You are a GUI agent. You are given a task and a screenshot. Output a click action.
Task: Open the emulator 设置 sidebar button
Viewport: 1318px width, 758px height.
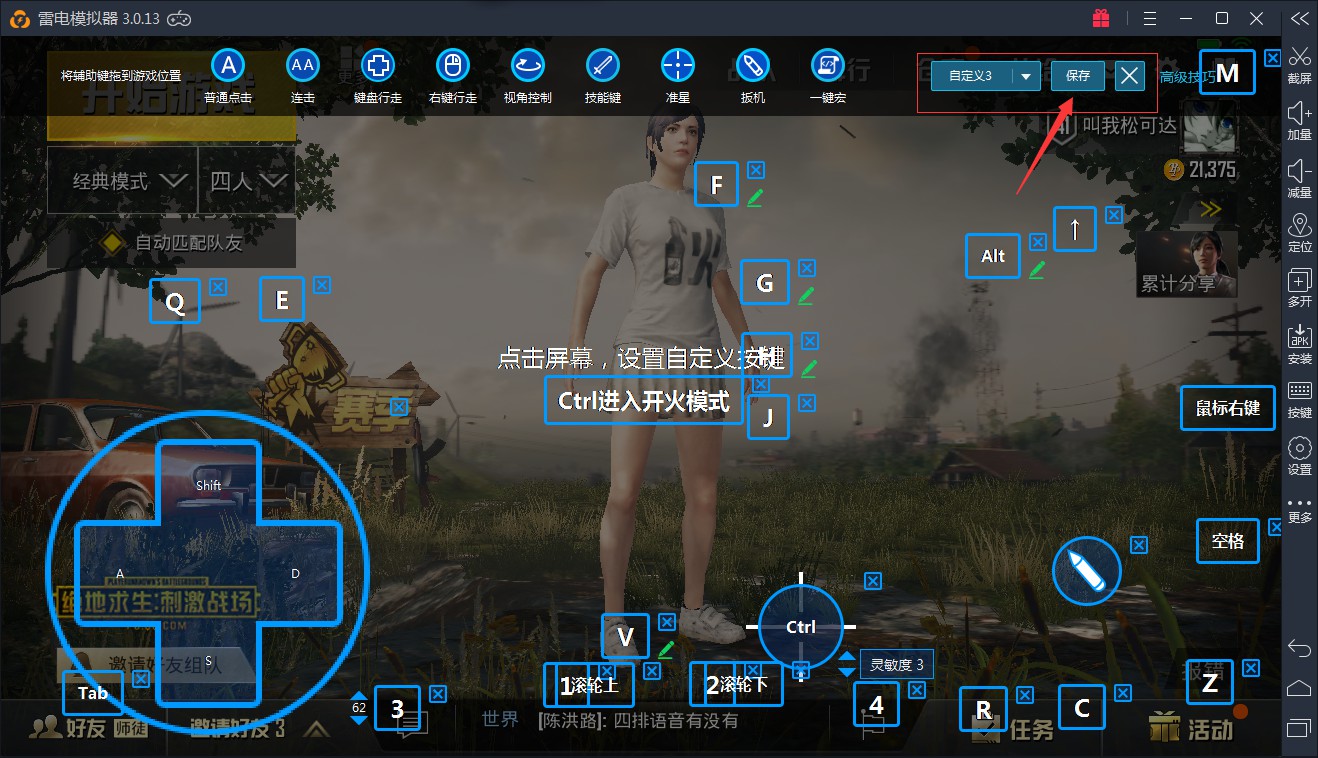(1299, 455)
